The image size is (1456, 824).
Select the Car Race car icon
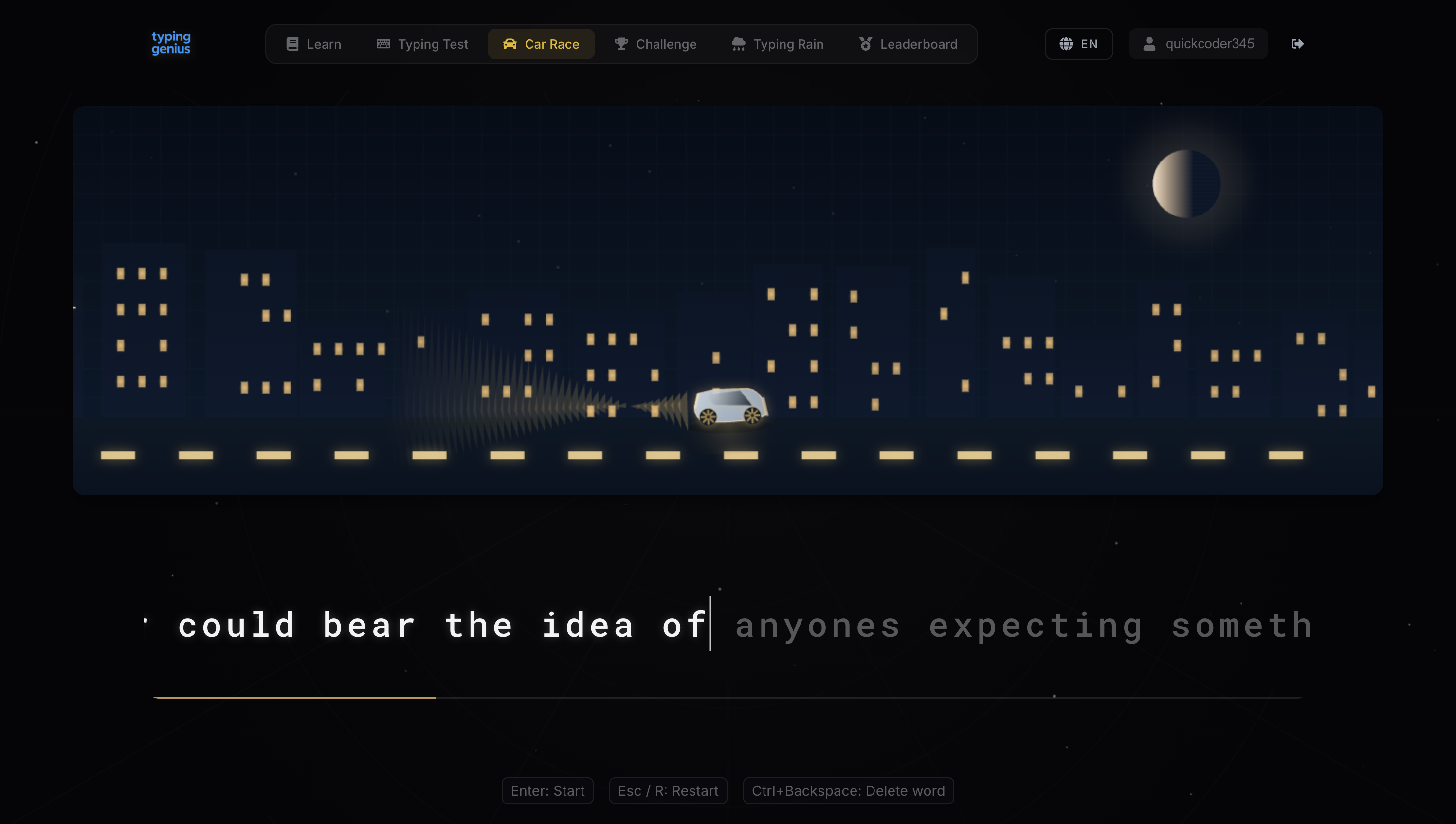[509, 44]
